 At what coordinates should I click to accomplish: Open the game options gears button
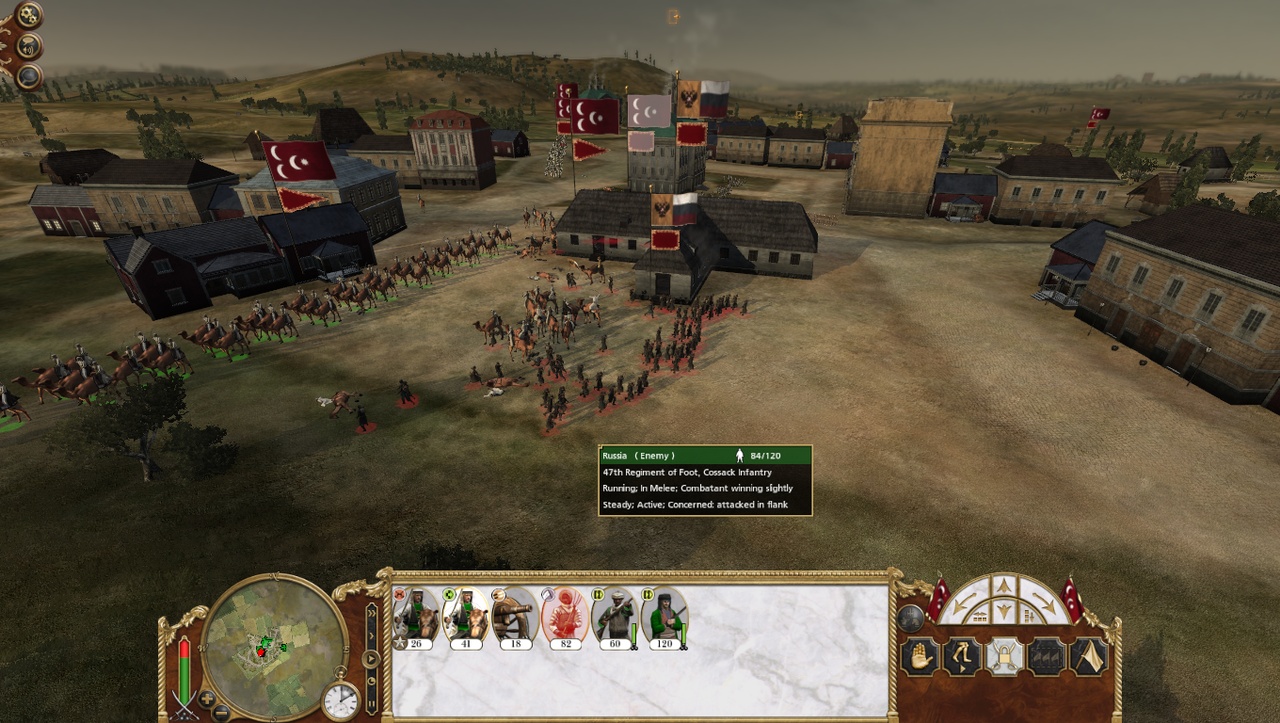(28, 15)
